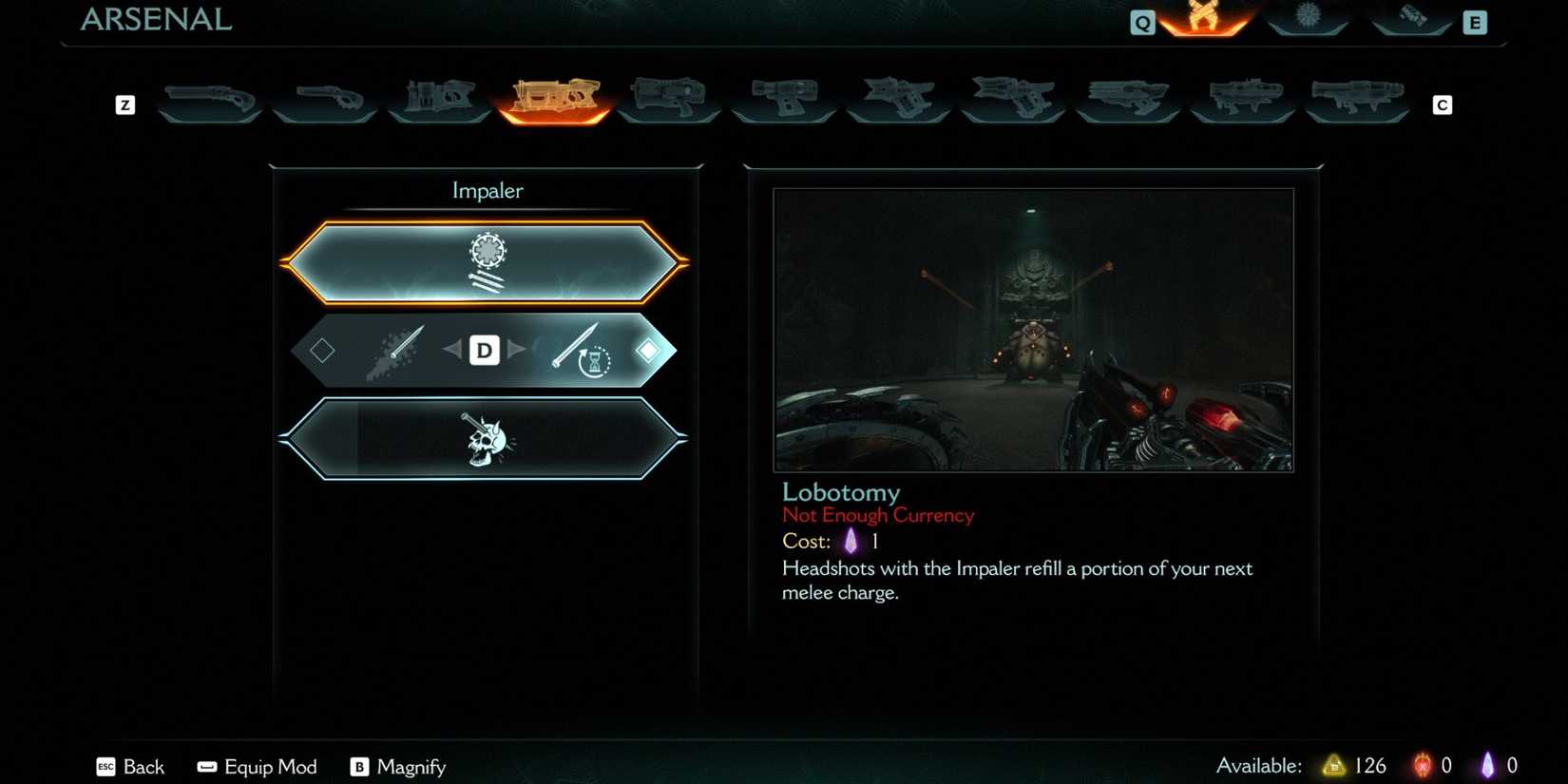
Task: Click left arrow beside the D keybind
Action: tap(452, 350)
